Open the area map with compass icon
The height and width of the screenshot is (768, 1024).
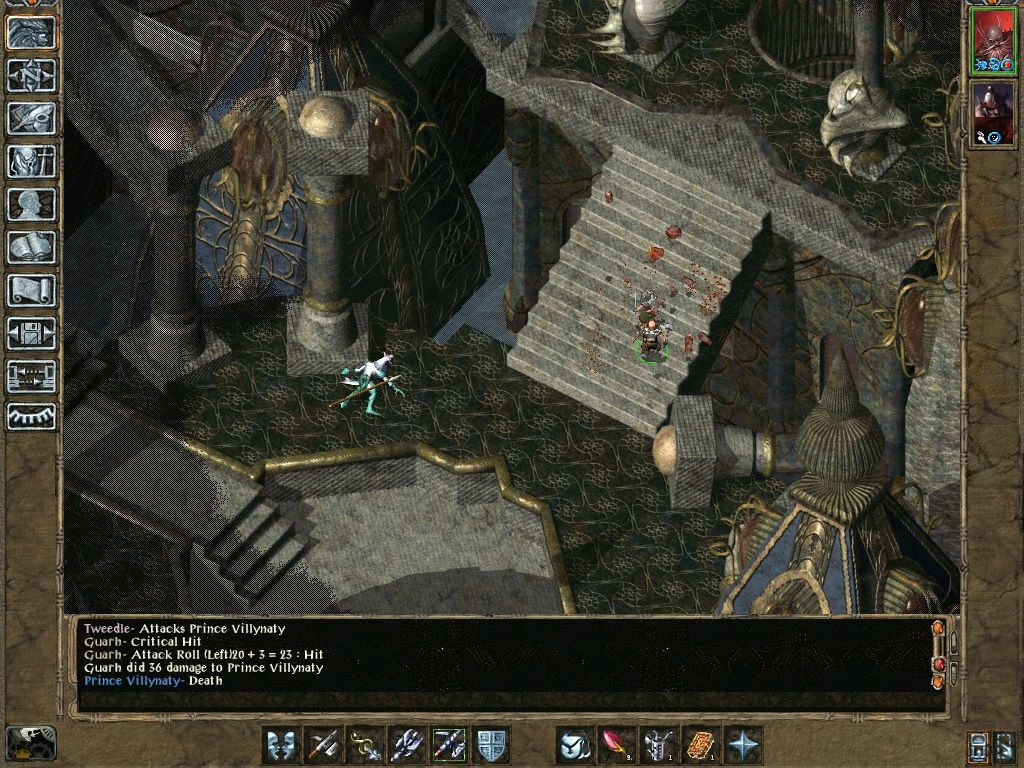pyautogui.click(x=31, y=75)
